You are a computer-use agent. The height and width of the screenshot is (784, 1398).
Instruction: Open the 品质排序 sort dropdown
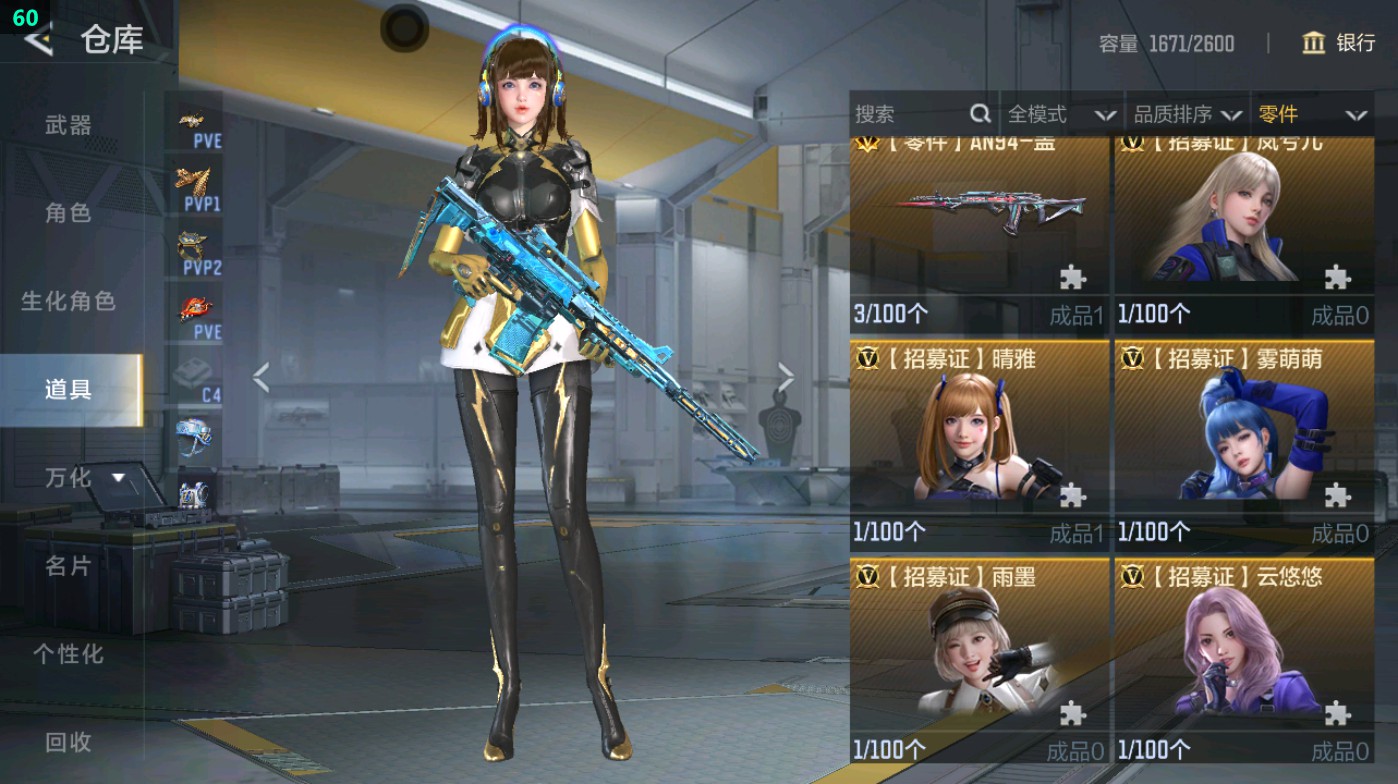tap(1187, 115)
